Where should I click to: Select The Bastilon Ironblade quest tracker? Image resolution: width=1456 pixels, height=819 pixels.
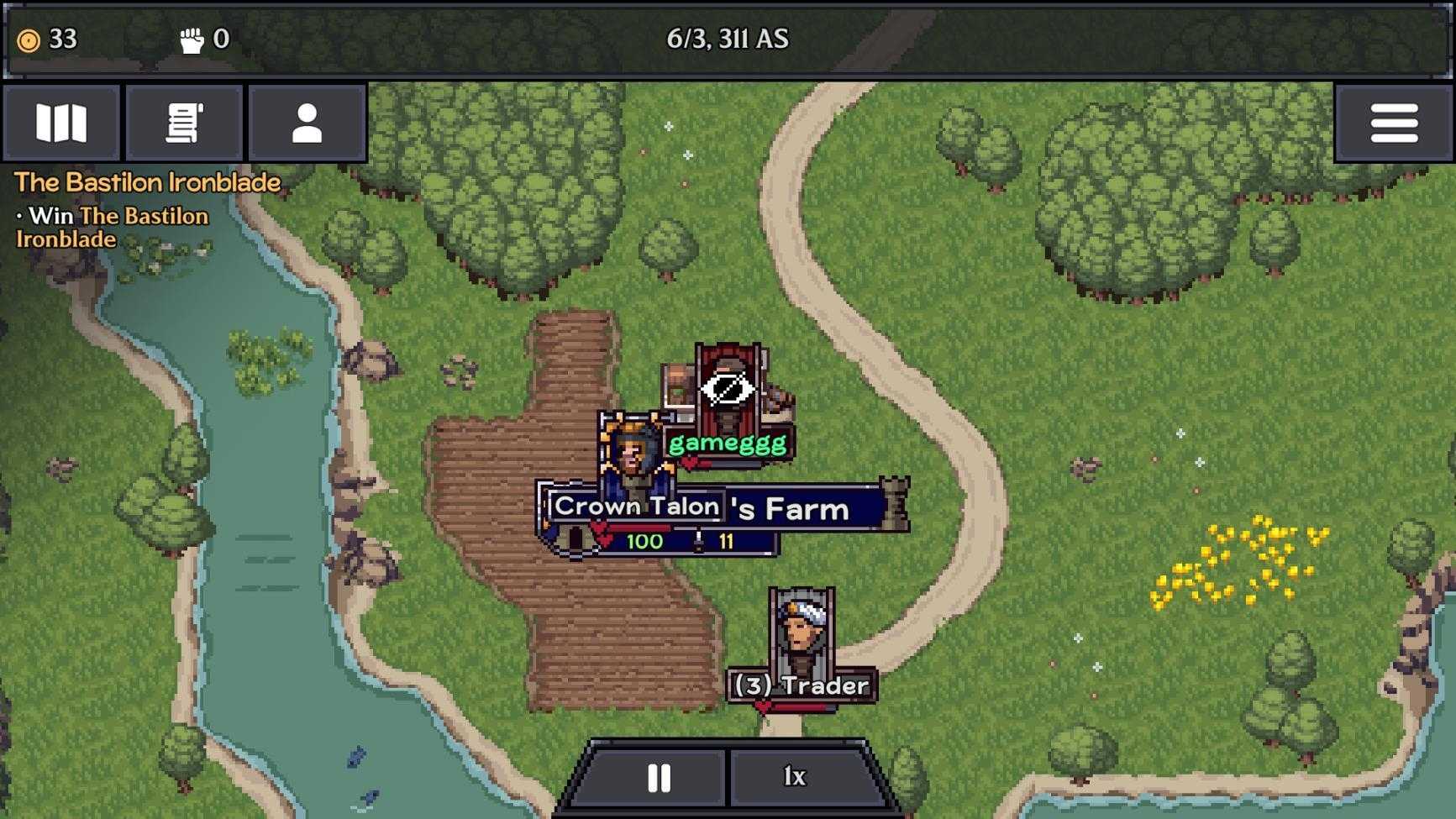[x=147, y=183]
